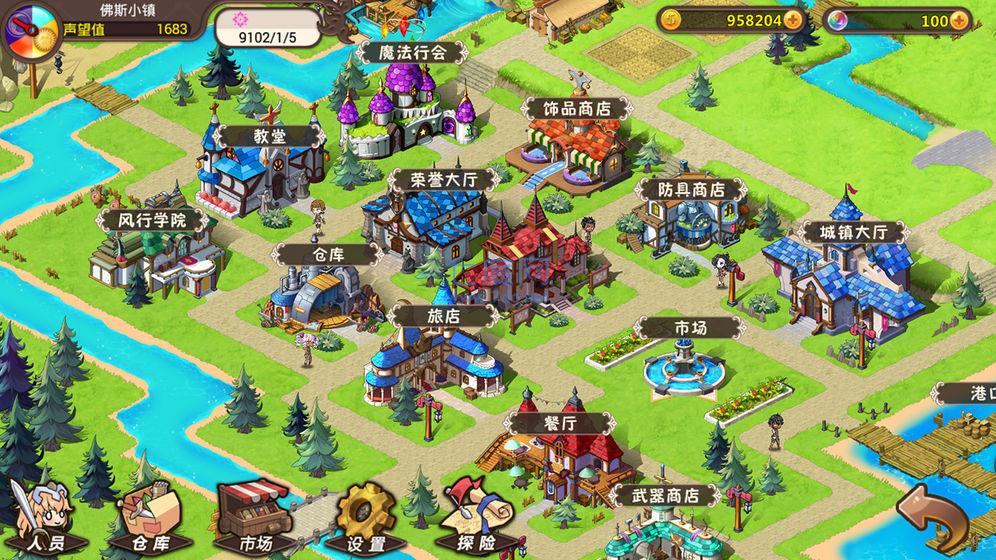Add more gold coins with plus button
The width and height of the screenshot is (996, 560).
tap(794, 20)
